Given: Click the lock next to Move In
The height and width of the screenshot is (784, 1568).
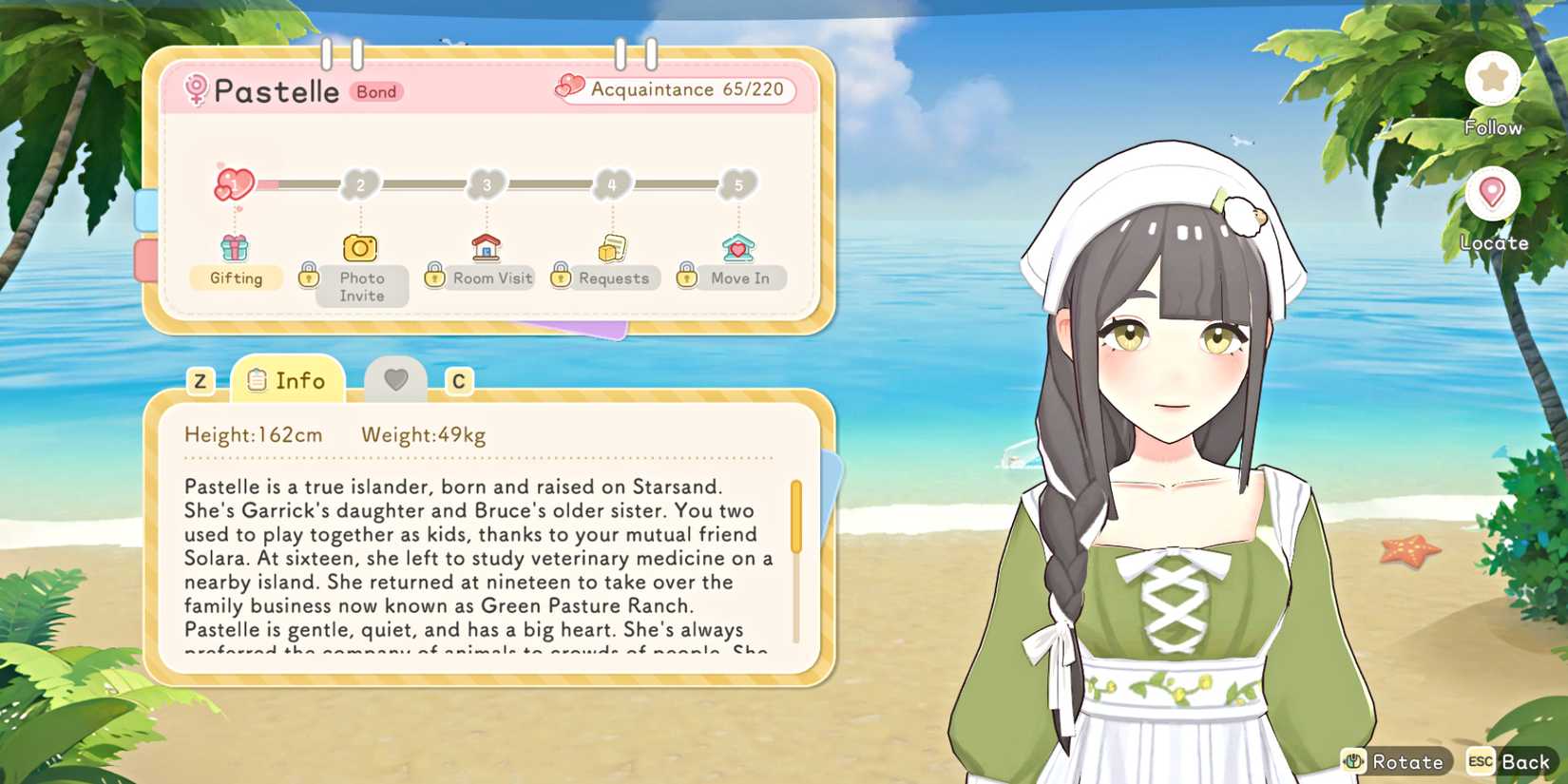Looking at the screenshot, I should [x=686, y=277].
